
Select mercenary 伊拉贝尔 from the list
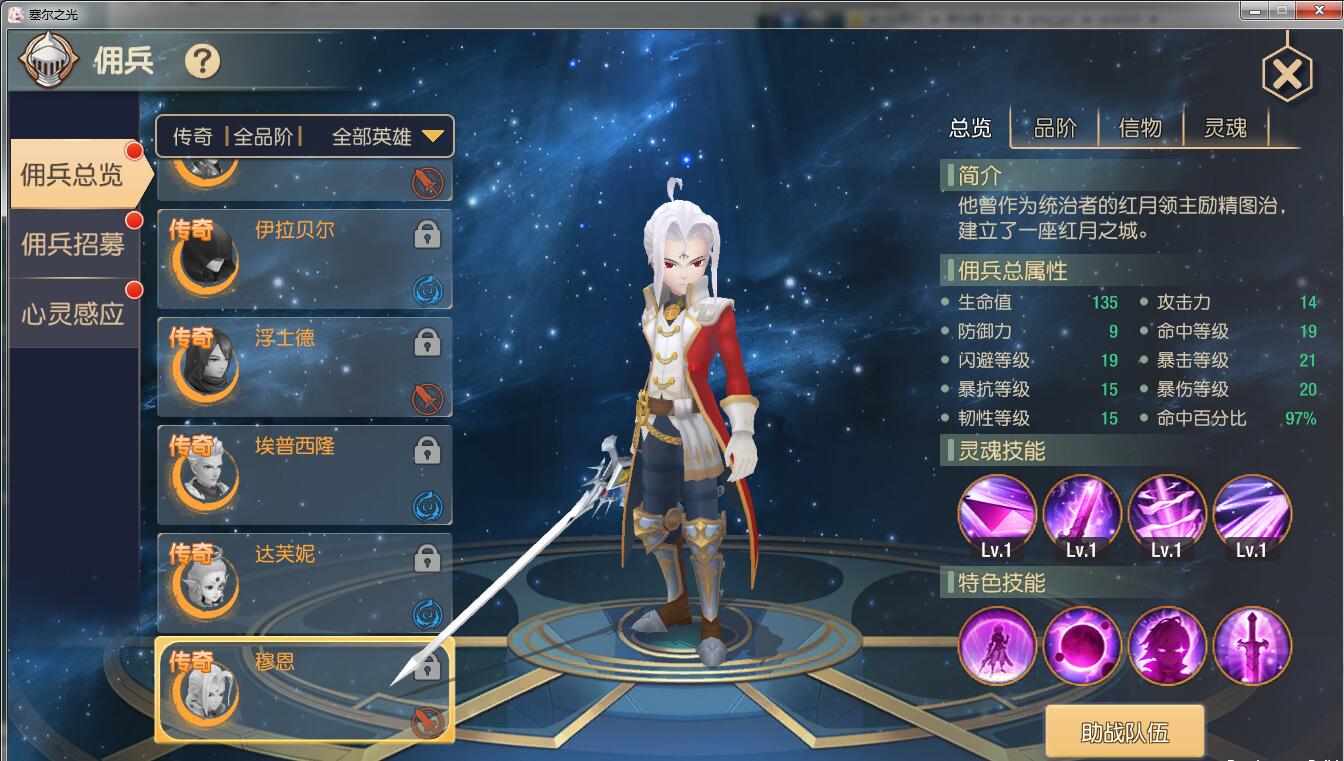coord(304,259)
